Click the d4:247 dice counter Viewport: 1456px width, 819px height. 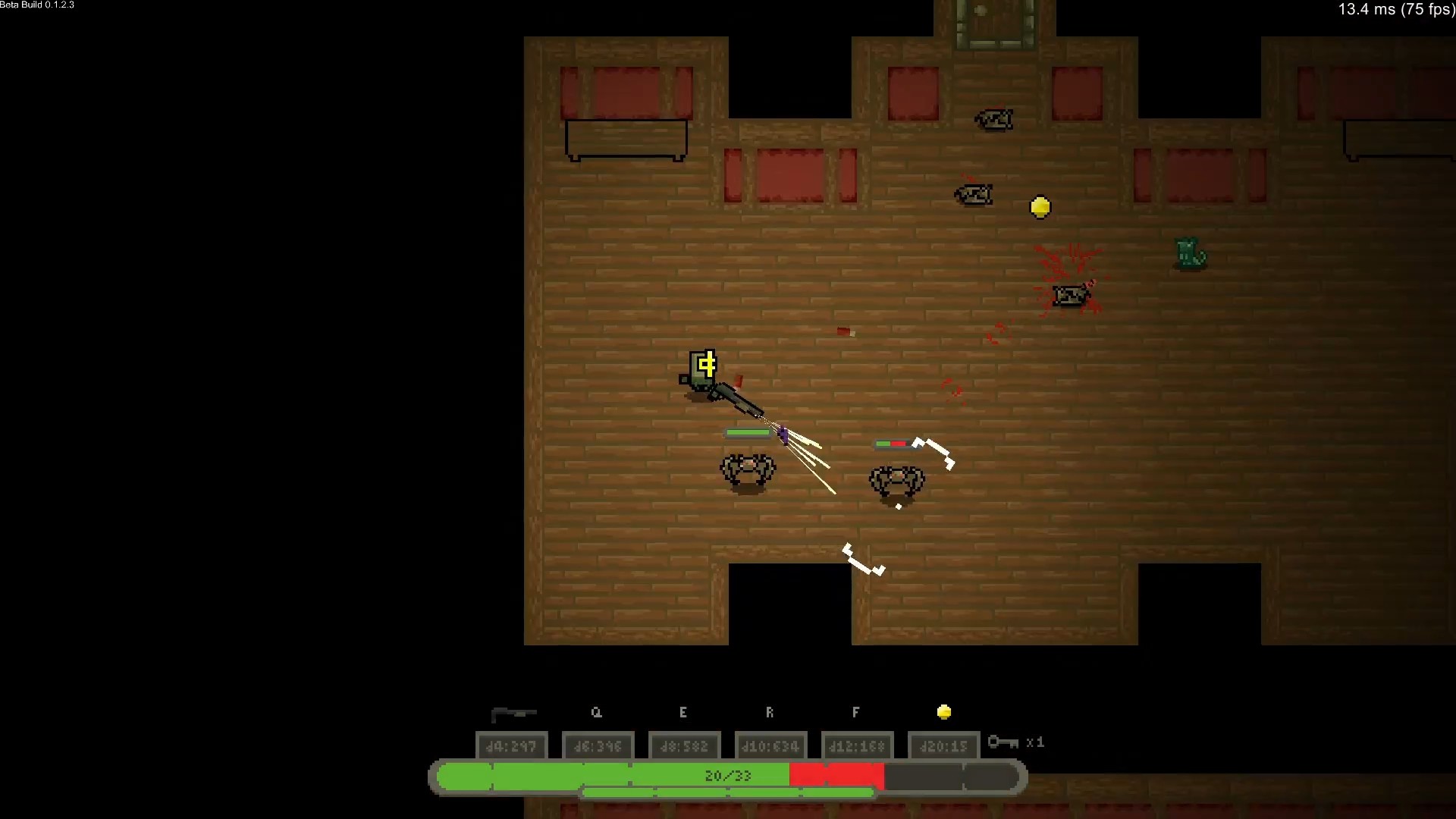[x=512, y=746]
